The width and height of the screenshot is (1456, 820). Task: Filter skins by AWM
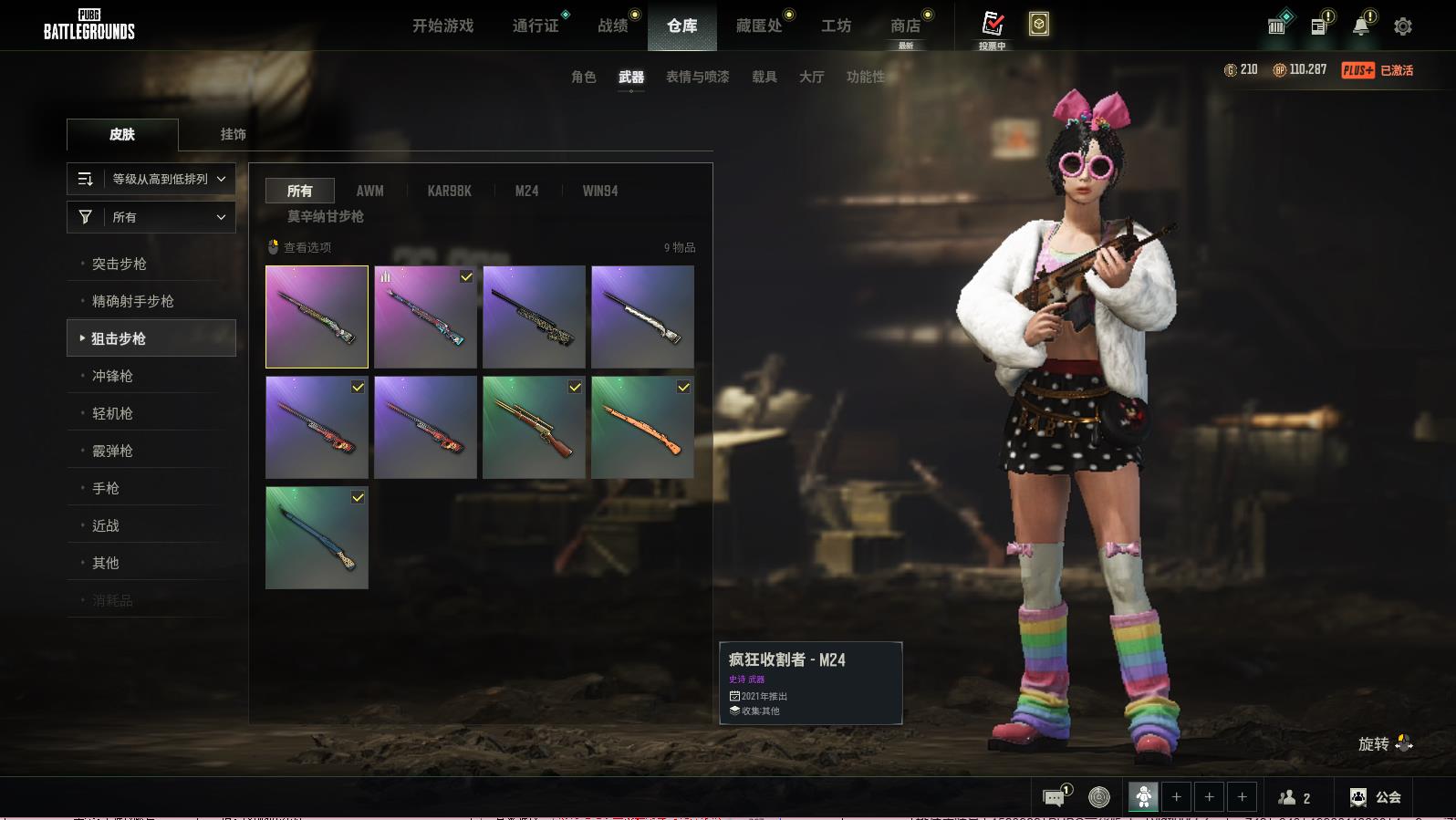[369, 191]
